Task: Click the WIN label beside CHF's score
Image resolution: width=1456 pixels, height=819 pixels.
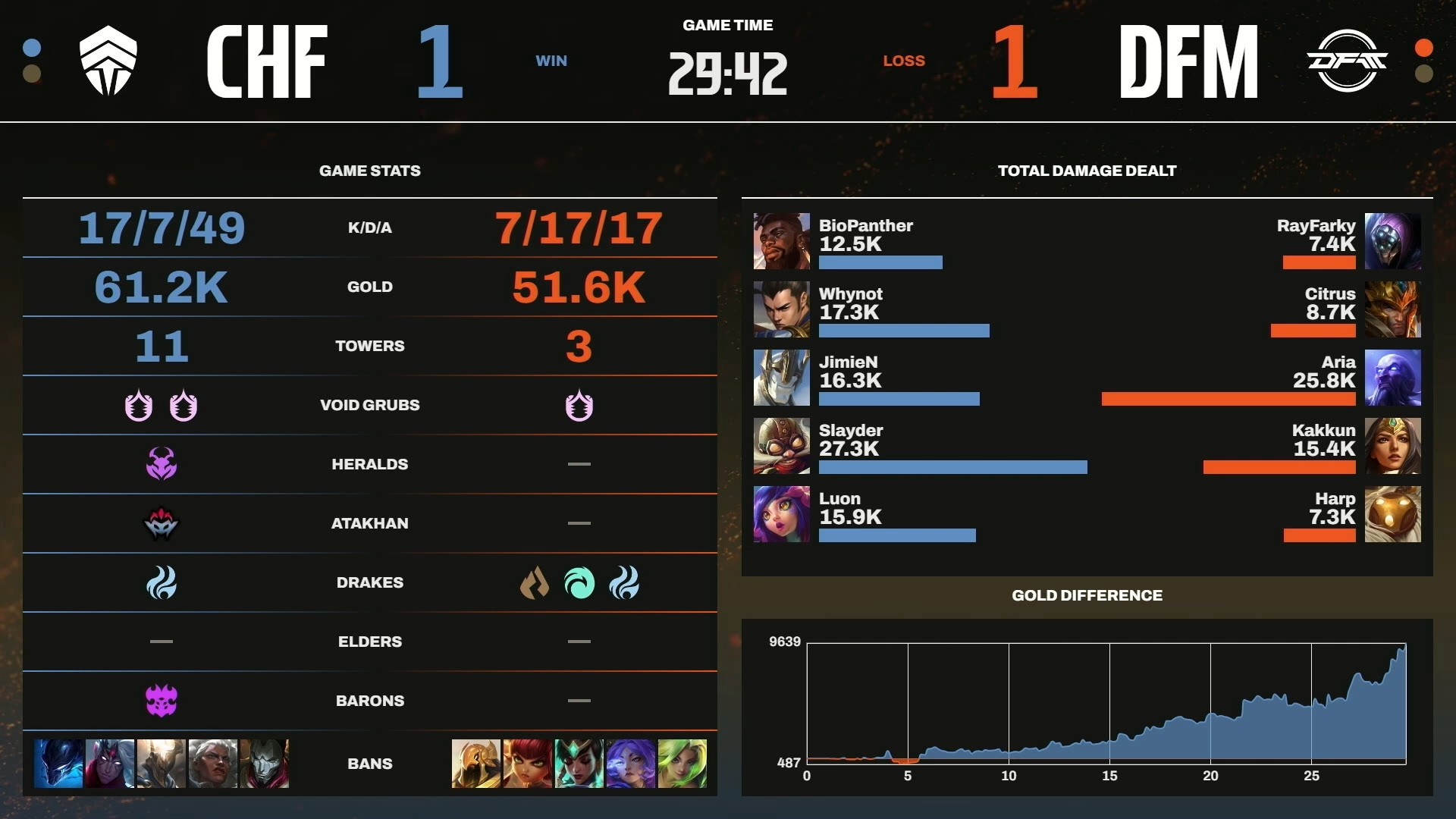Action: [552, 61]
